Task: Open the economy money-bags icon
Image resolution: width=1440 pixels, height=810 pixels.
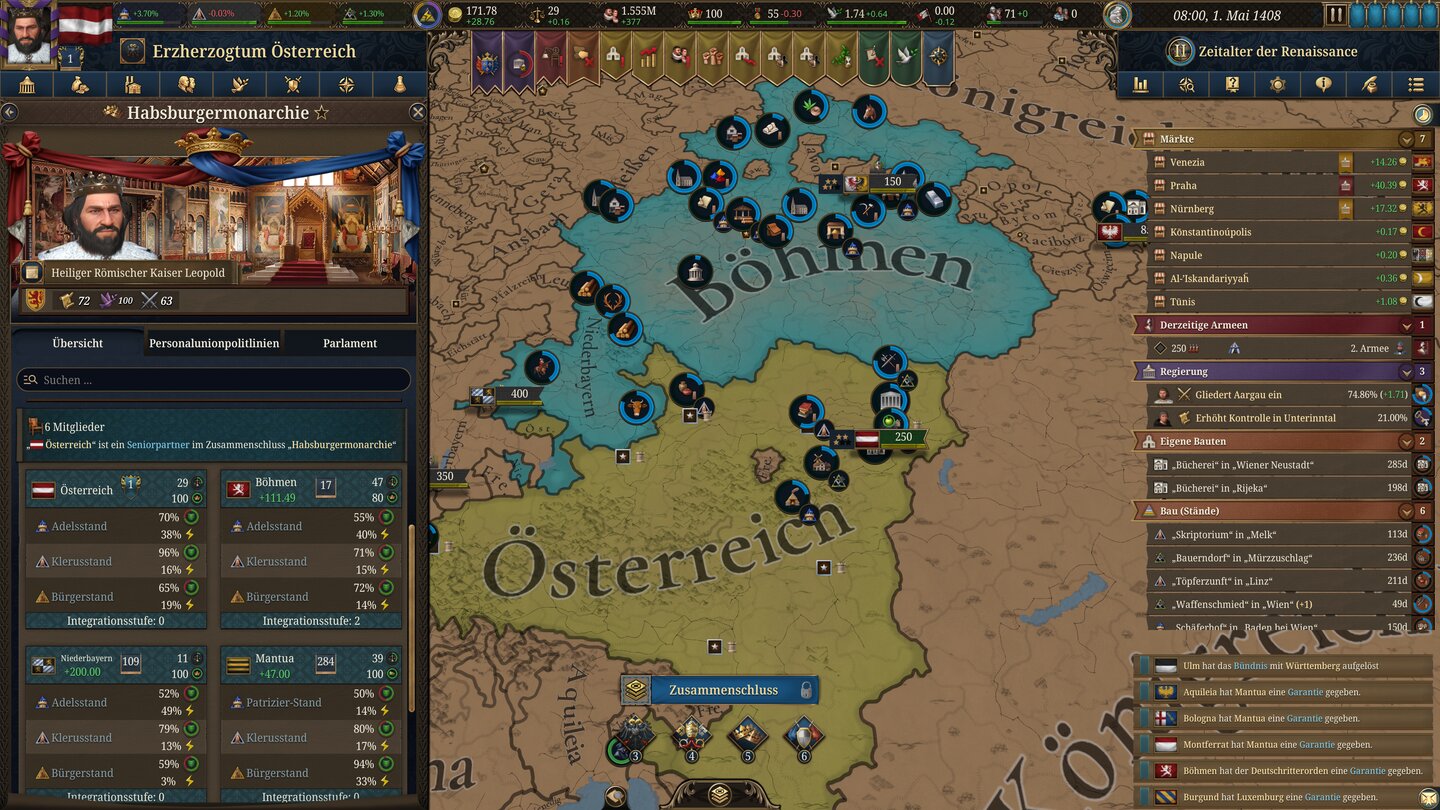Action: (x=80, y=85)
